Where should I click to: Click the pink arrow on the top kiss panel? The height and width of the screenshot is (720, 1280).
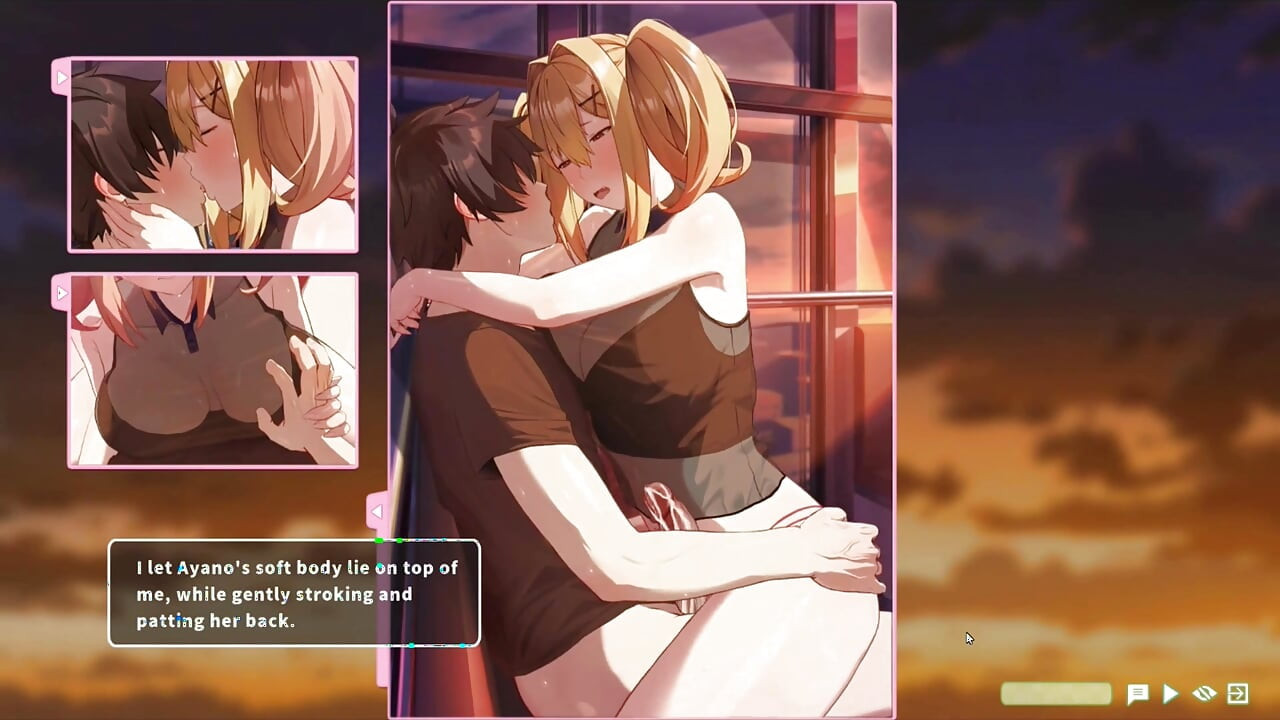tap(62, 76)
